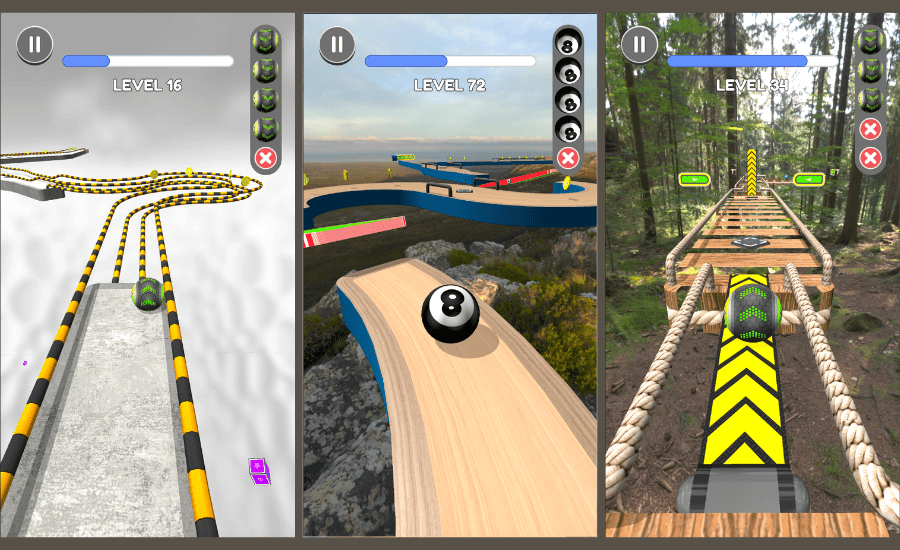Image resolution: width=900 pixels, height=550 pixels.
Task: Pause the Level 72 eight-ball game
Action: pos(337,44)
